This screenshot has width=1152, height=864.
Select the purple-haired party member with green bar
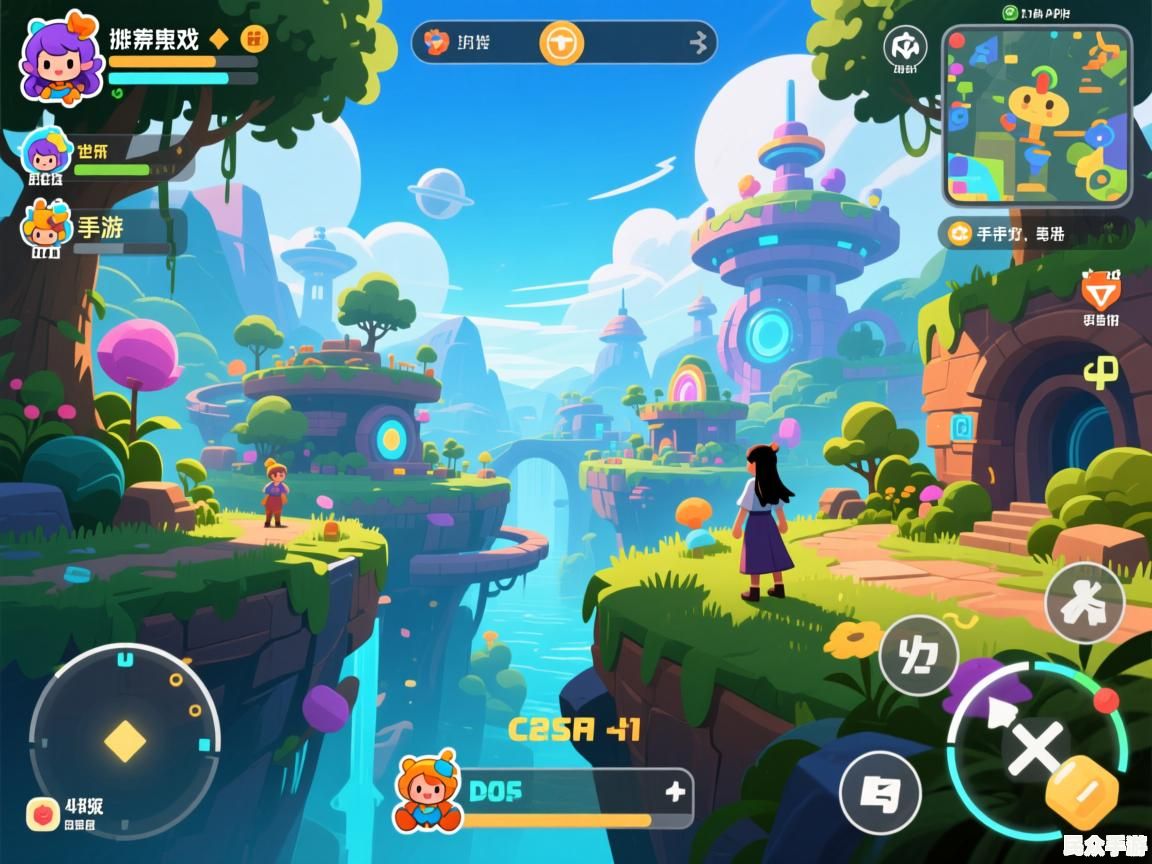point(45,156)
